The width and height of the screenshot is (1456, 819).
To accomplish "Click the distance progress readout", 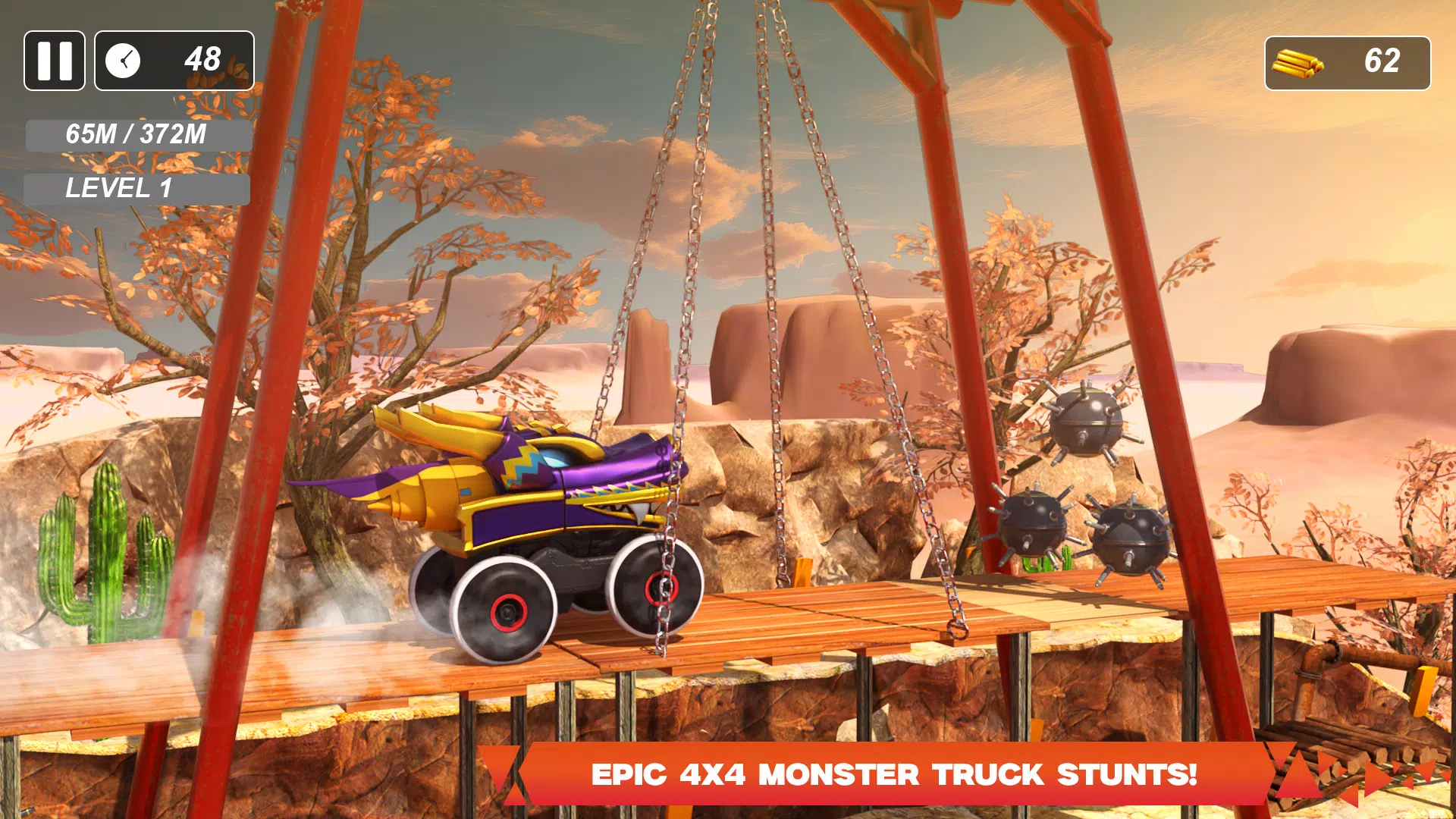I will pyautogui.click(x=136, y=136).
